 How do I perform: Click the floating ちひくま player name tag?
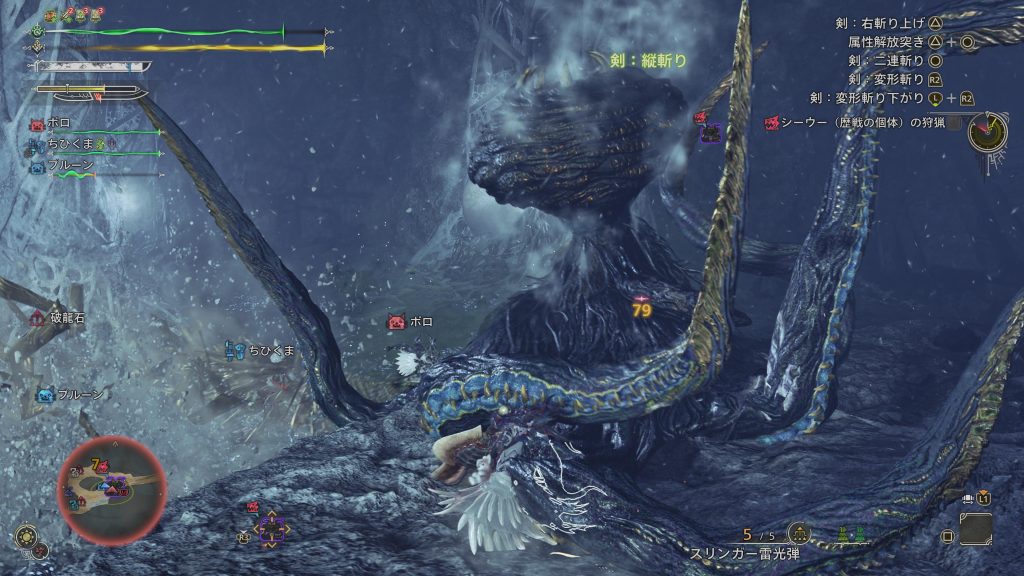tap(271, 350)
